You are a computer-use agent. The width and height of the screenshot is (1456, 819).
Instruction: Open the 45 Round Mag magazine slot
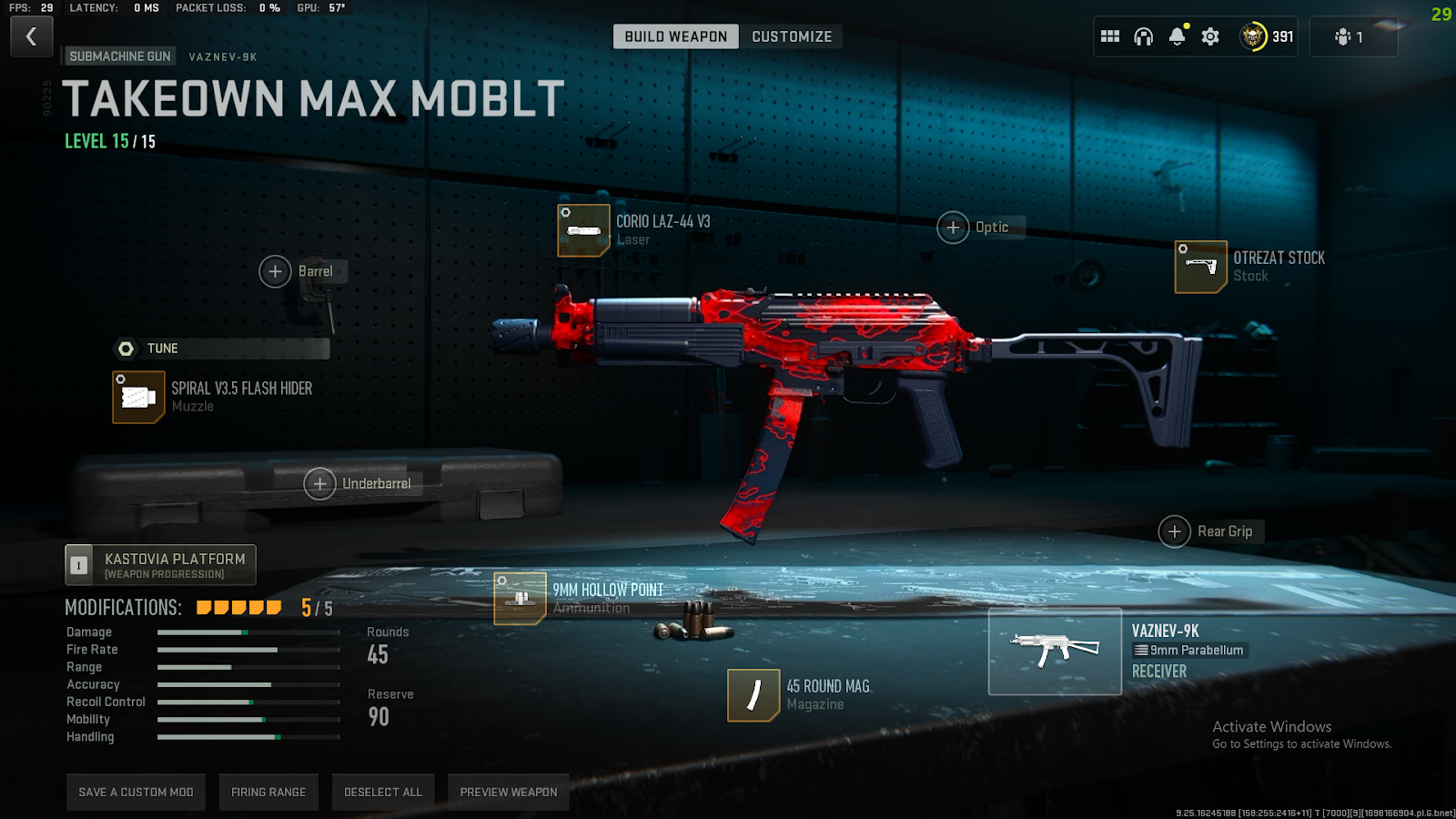click(753, 695)
